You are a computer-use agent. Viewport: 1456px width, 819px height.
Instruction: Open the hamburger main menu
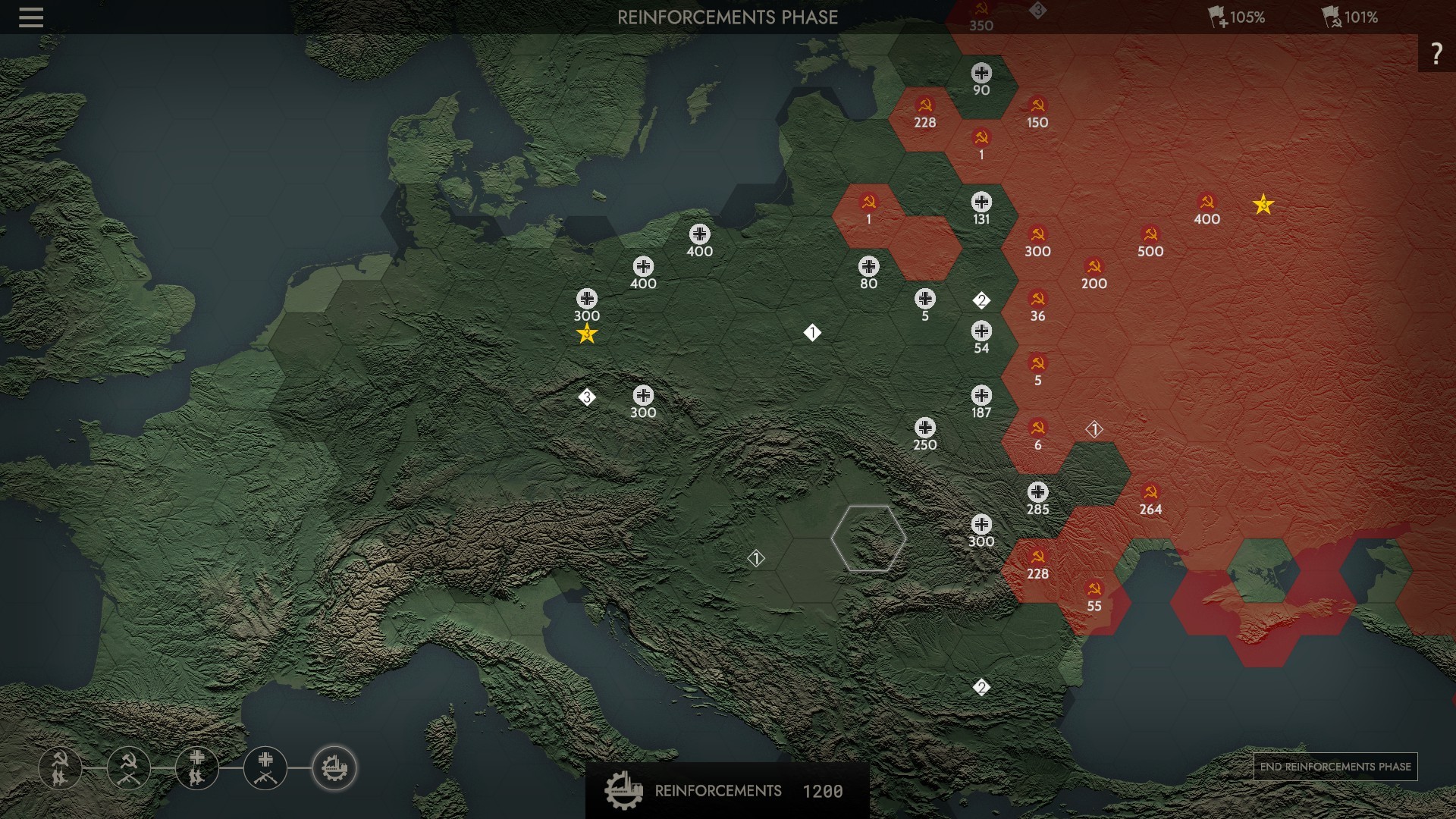(x=31, y=17)
